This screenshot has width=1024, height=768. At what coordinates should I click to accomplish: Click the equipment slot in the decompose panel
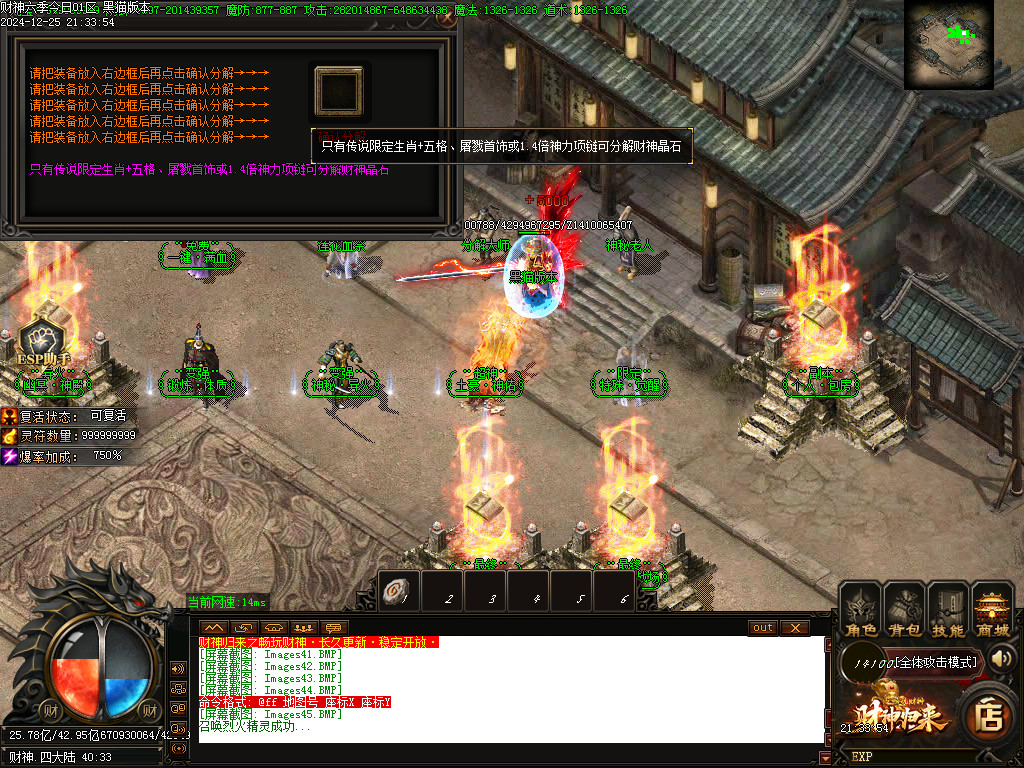click(339, 91)
